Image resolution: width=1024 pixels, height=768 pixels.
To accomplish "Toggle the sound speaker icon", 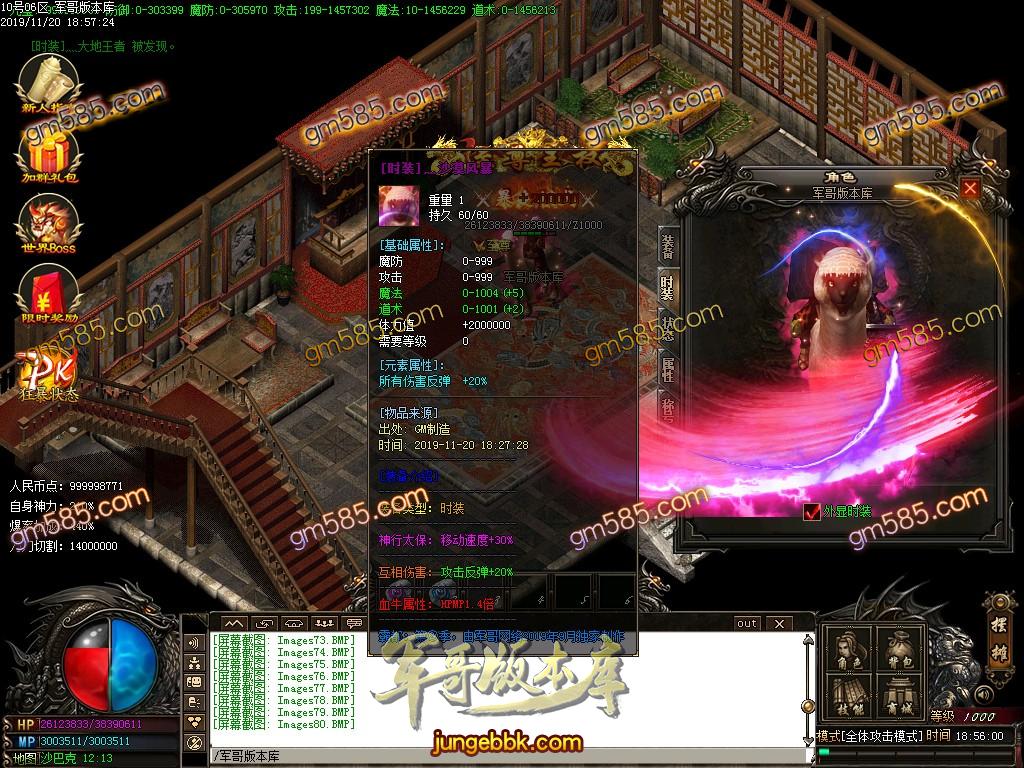I will [x=984, y=693].
